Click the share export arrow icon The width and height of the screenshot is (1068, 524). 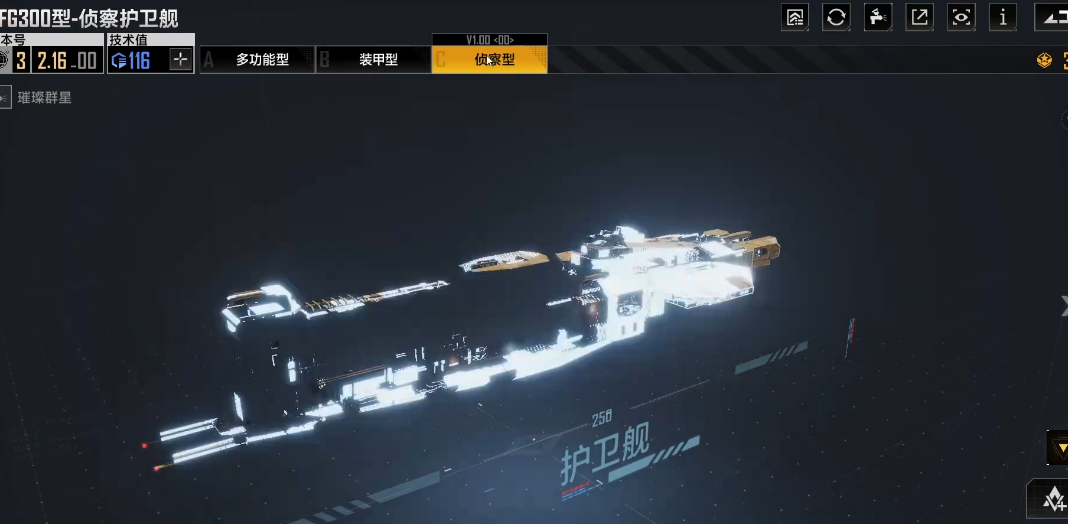[919, 17]
